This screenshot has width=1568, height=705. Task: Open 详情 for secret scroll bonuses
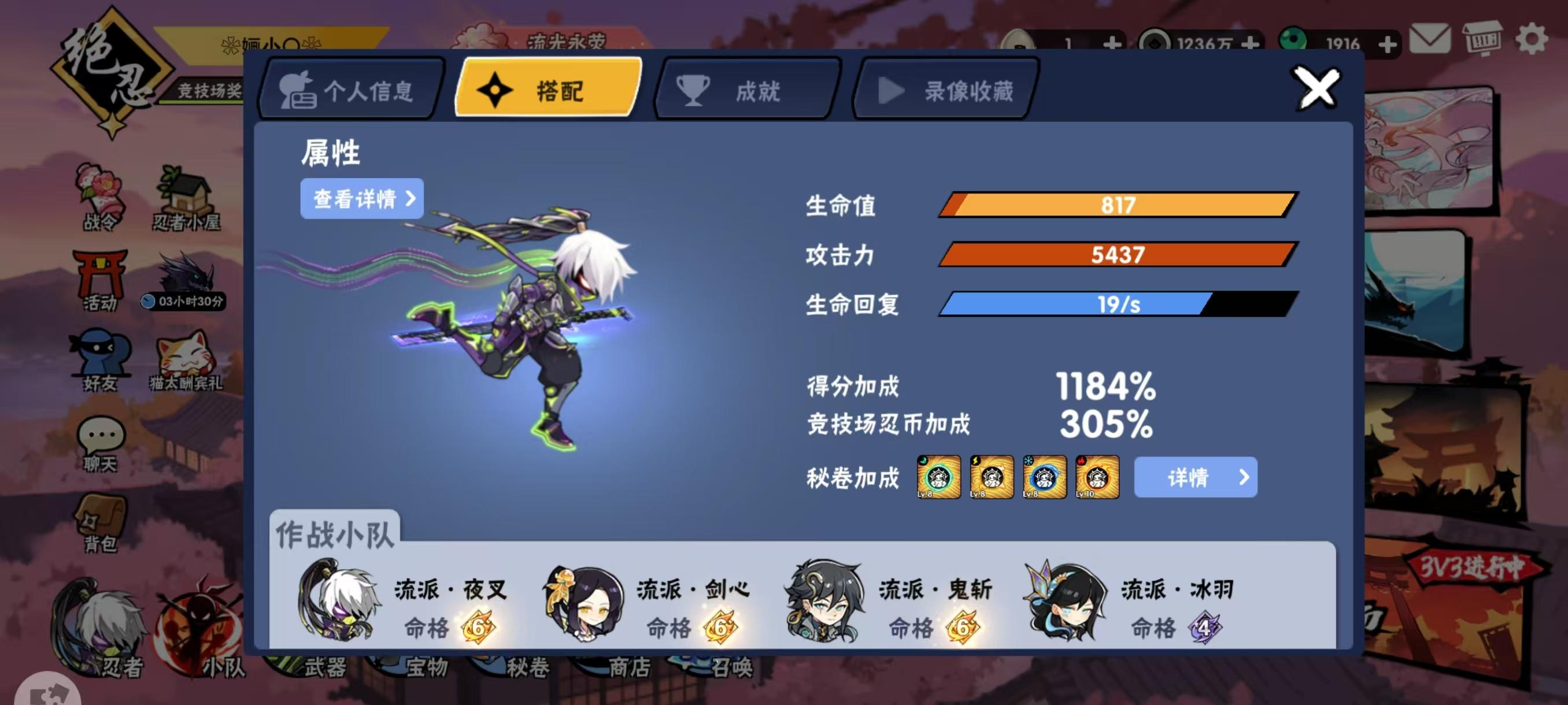click(1195, 477)
